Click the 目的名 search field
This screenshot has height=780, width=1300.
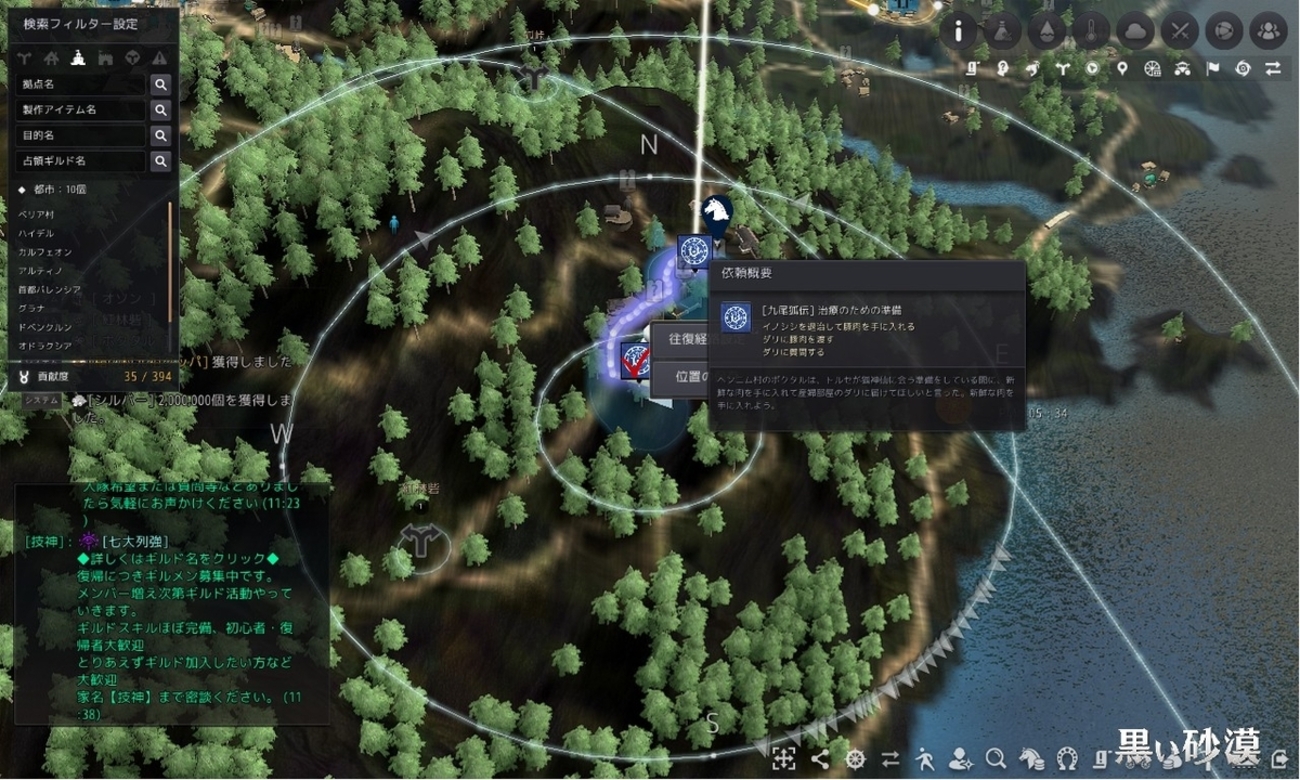pos(81,135)
